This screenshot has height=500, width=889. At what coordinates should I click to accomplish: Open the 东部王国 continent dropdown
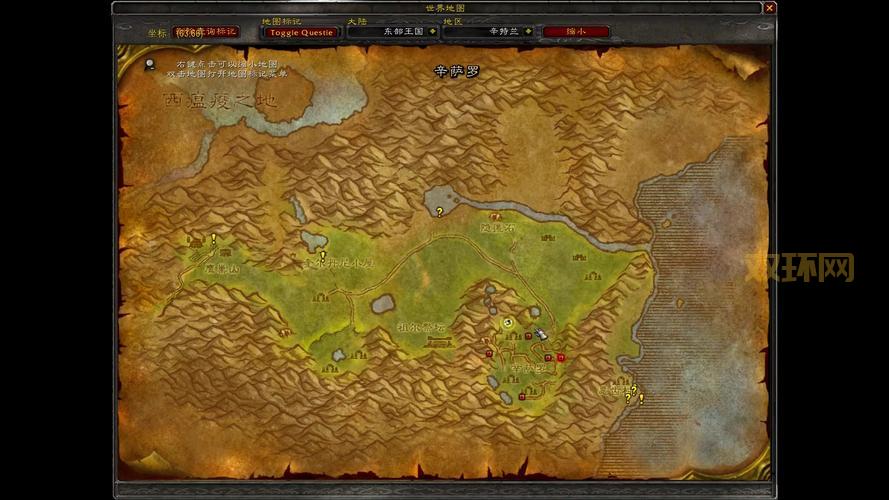432,31
